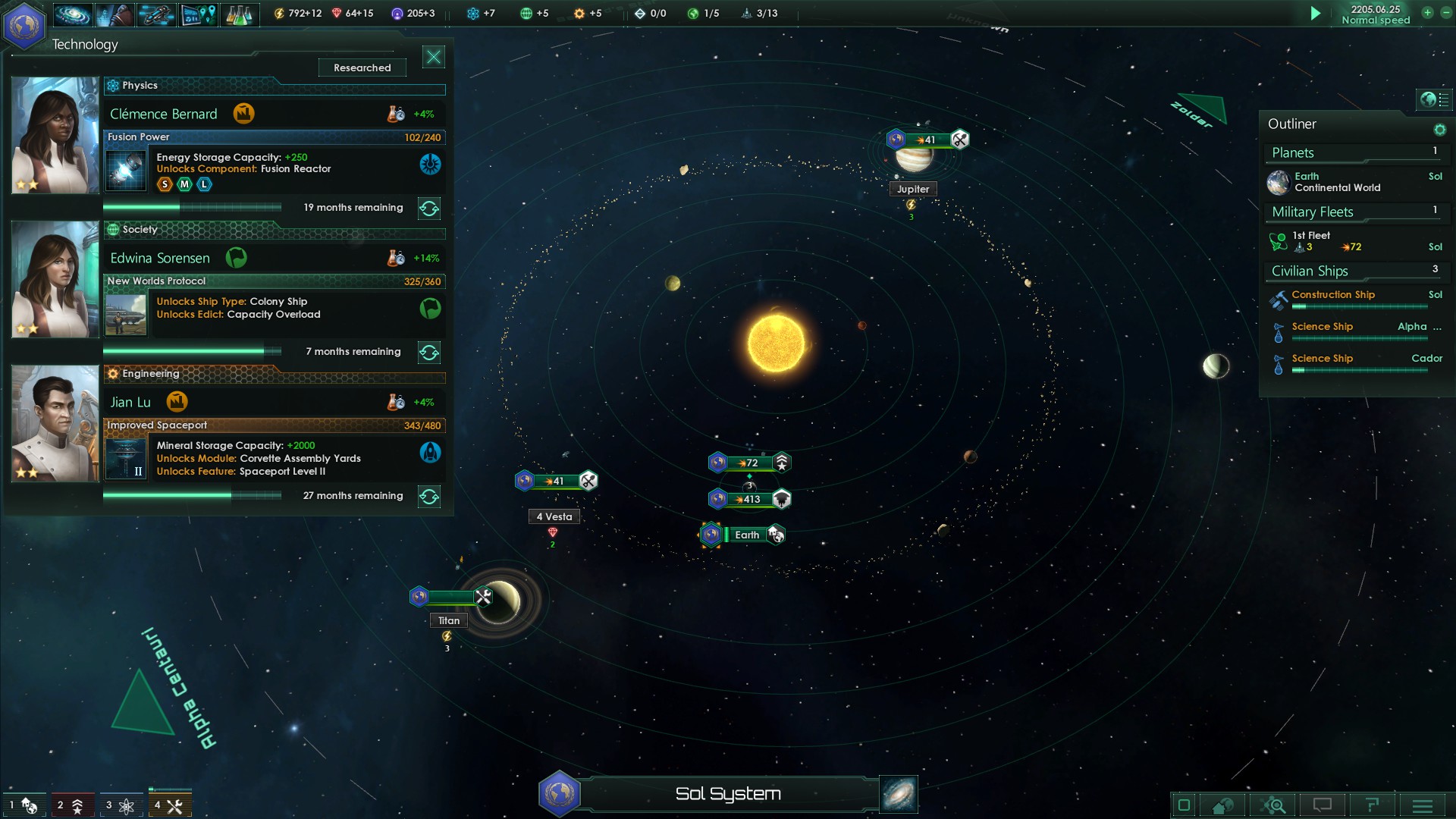Change the Fusion Power physics research
This screenshot has height=819, width=1456.
(429, 208)
